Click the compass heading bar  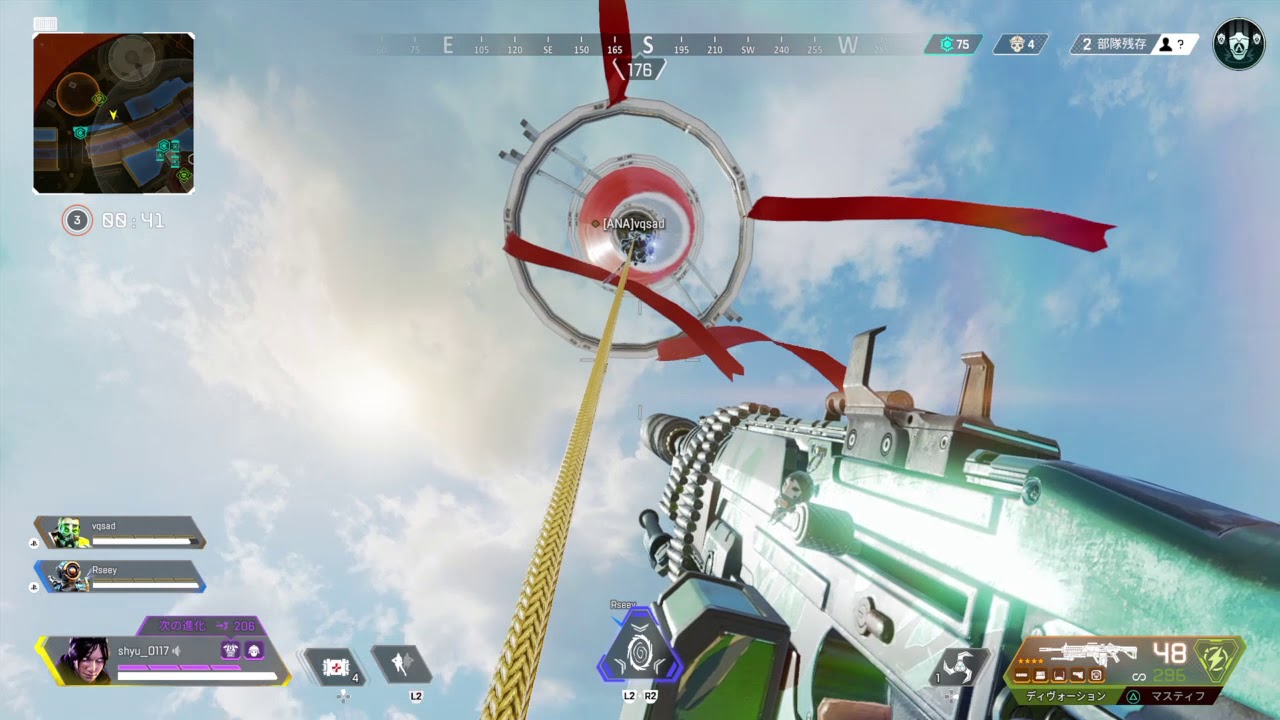[647, 45]
